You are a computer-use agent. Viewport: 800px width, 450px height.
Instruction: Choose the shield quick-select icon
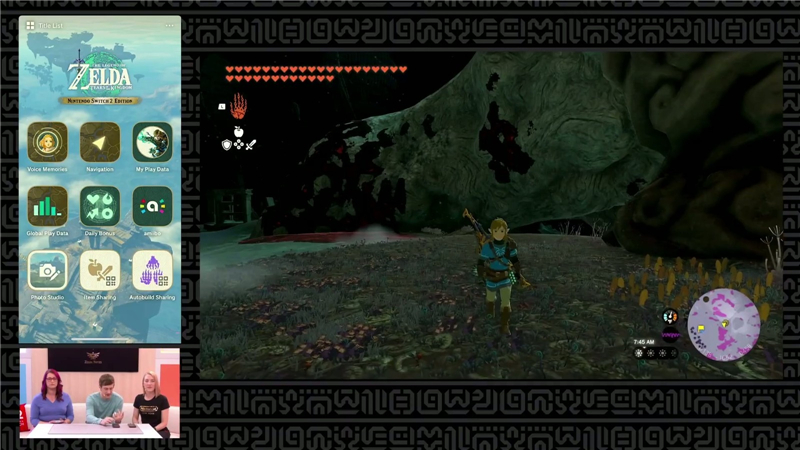[x=227, y=145]
